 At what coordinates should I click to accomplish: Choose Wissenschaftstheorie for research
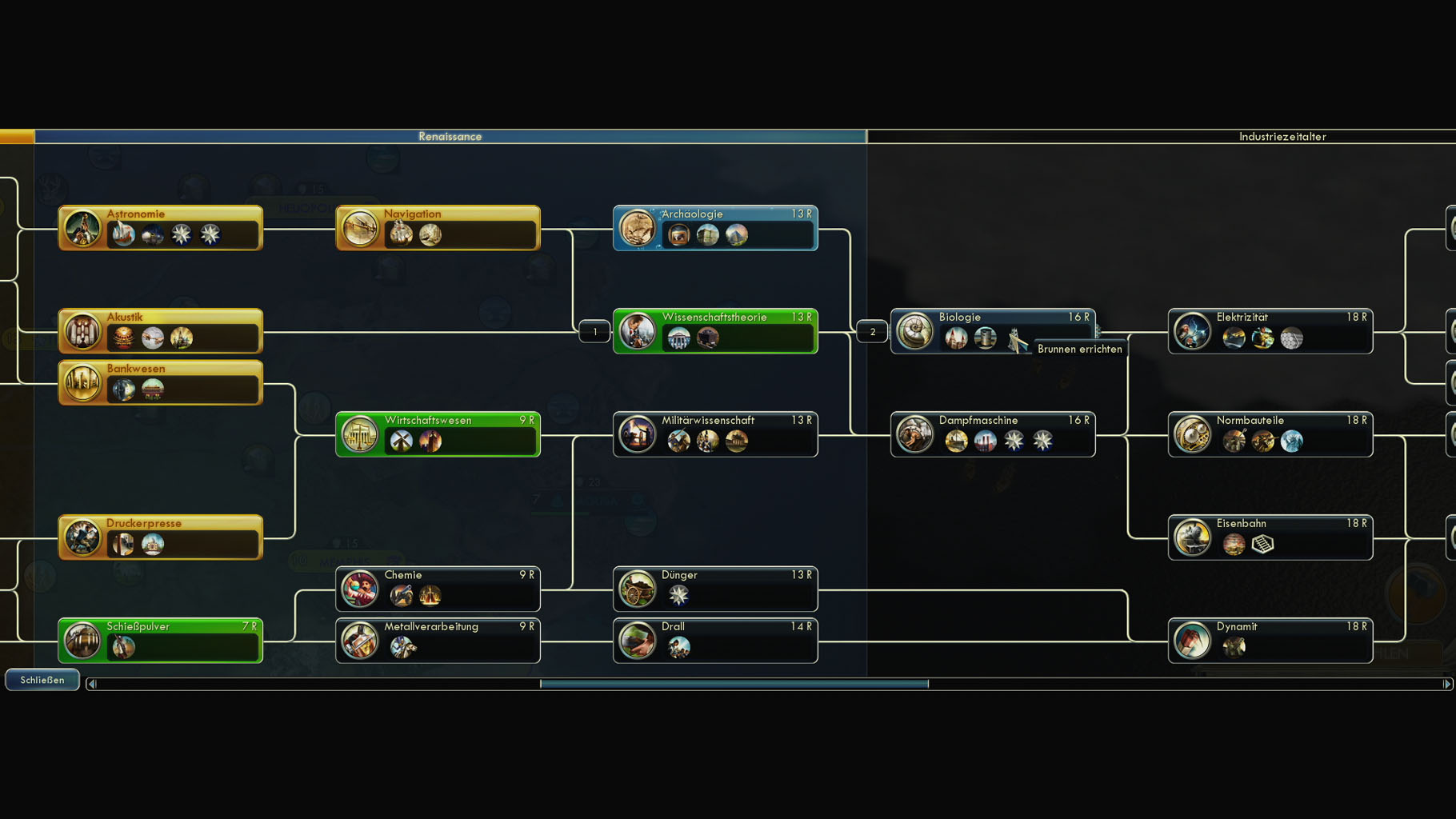[715, 331]
